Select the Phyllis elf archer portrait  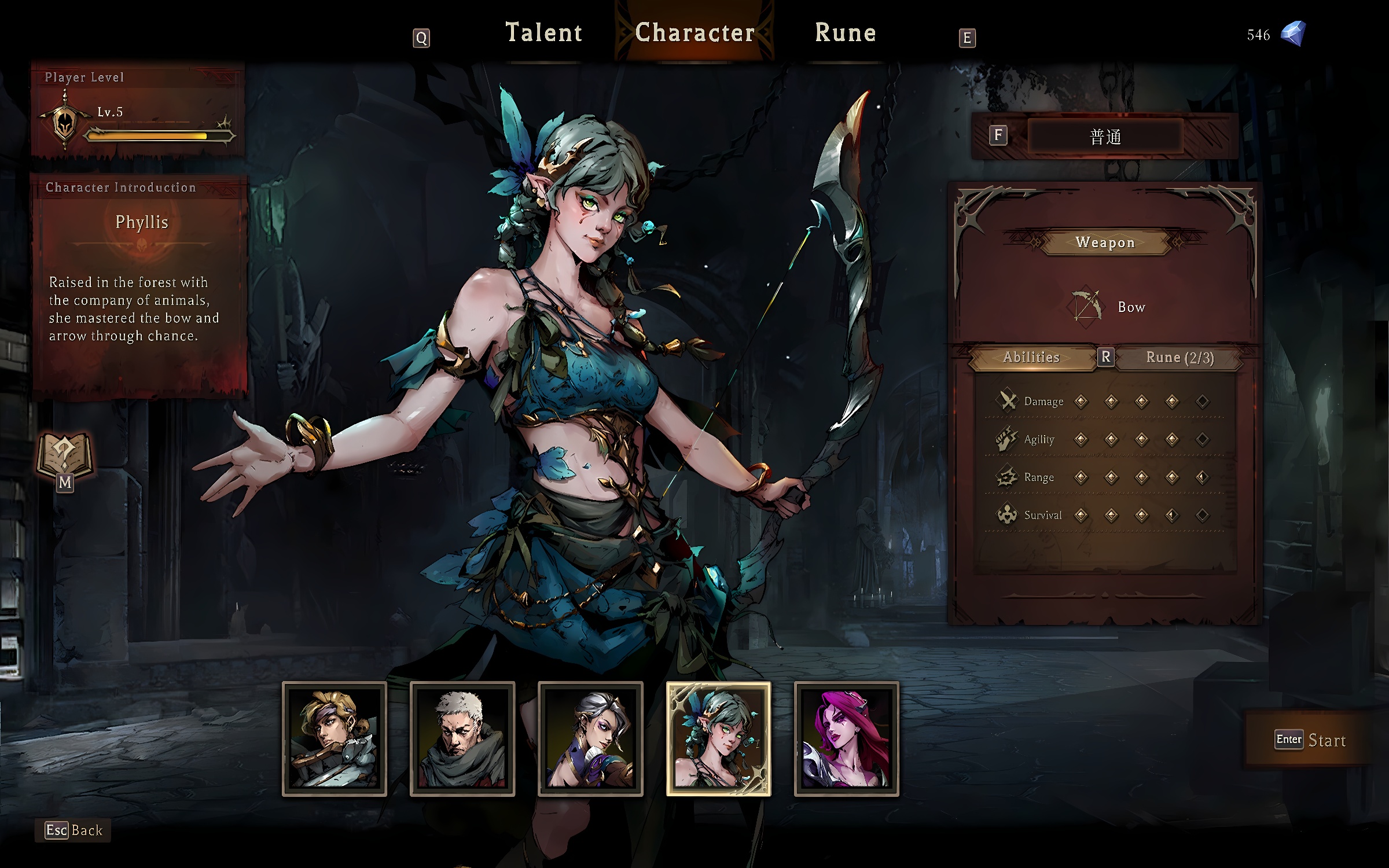pos(718,739)
